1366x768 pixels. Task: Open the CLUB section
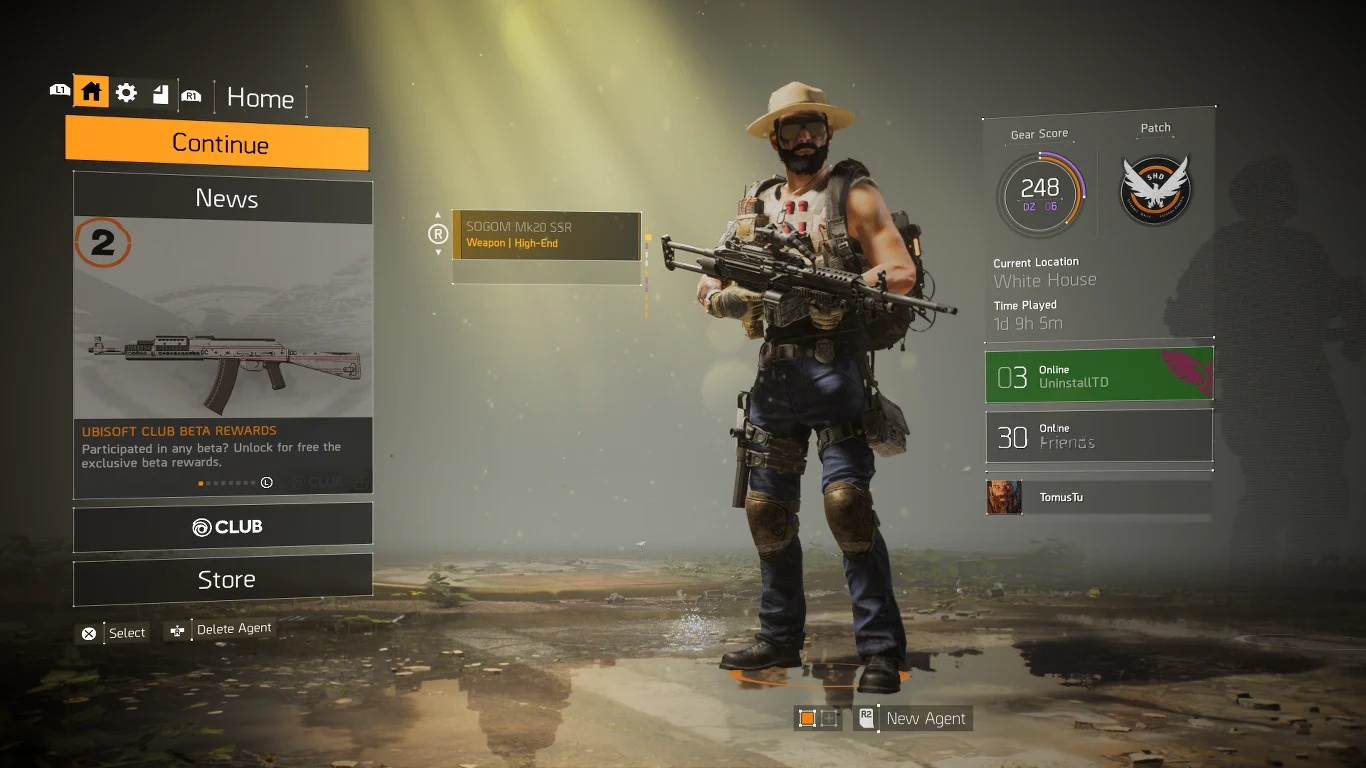pos(222,525)
